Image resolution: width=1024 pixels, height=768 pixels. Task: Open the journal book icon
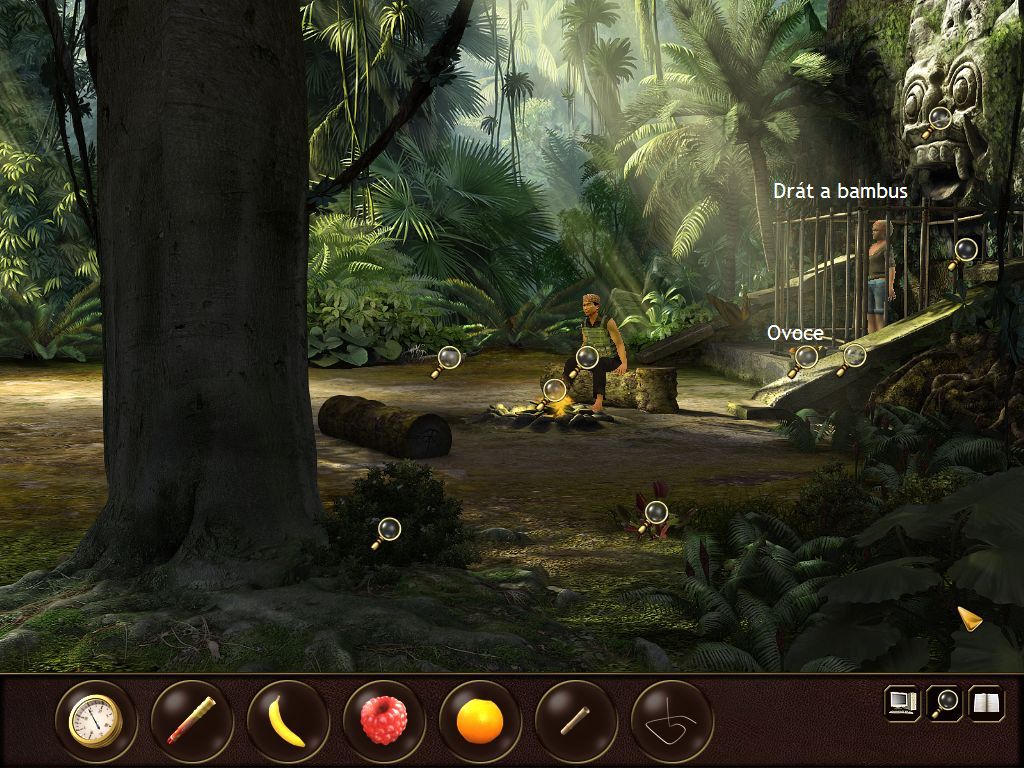[986, 703]
